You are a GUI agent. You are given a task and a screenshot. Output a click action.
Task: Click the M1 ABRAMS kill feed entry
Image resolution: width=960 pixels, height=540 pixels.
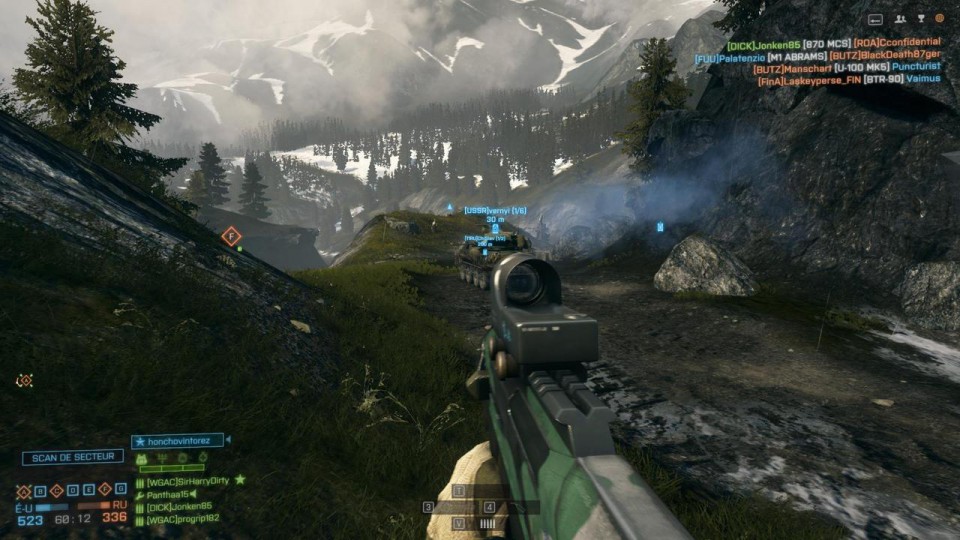[798, 57]
